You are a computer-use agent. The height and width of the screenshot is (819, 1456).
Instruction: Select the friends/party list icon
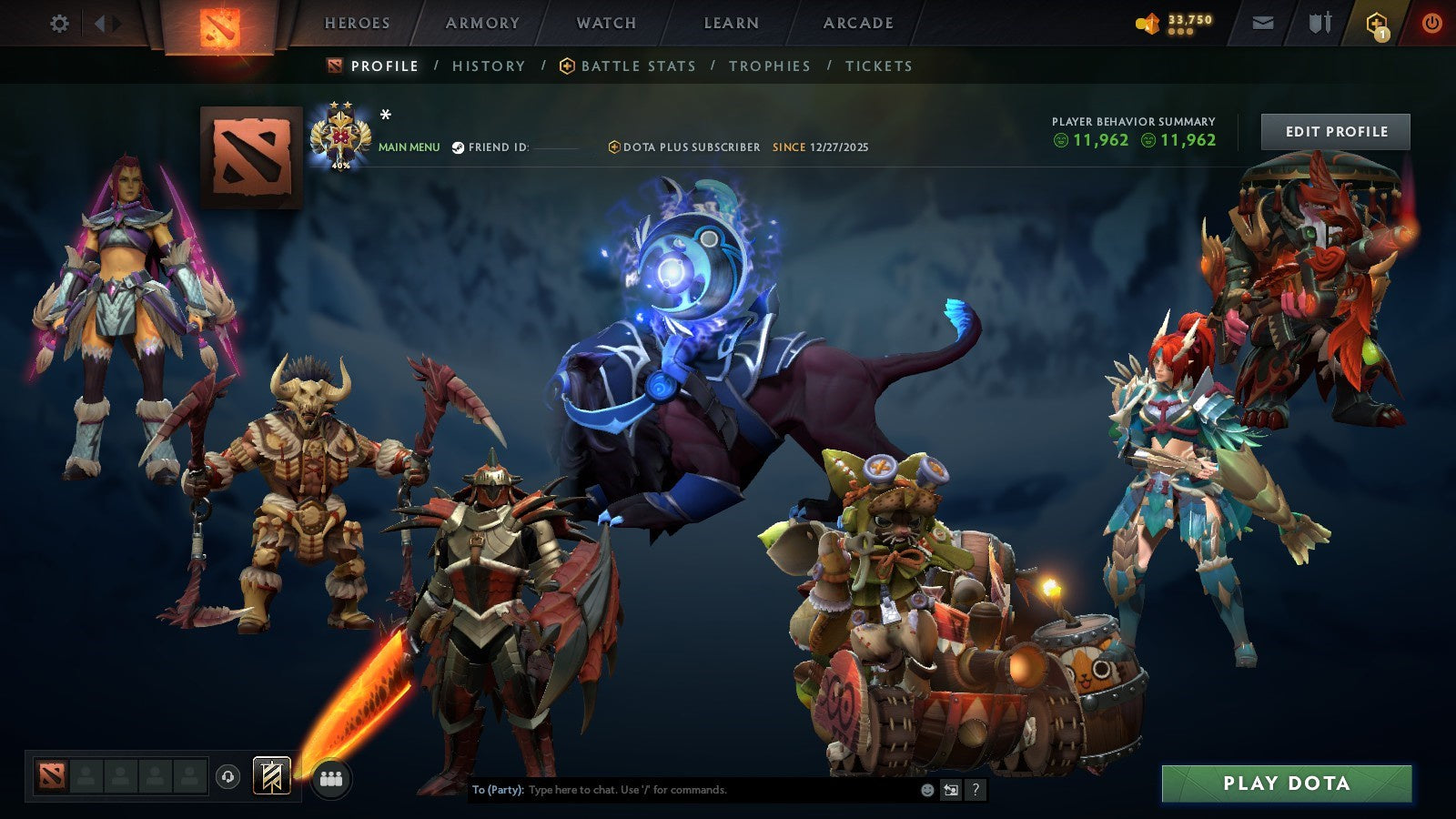tap(332, 775)
